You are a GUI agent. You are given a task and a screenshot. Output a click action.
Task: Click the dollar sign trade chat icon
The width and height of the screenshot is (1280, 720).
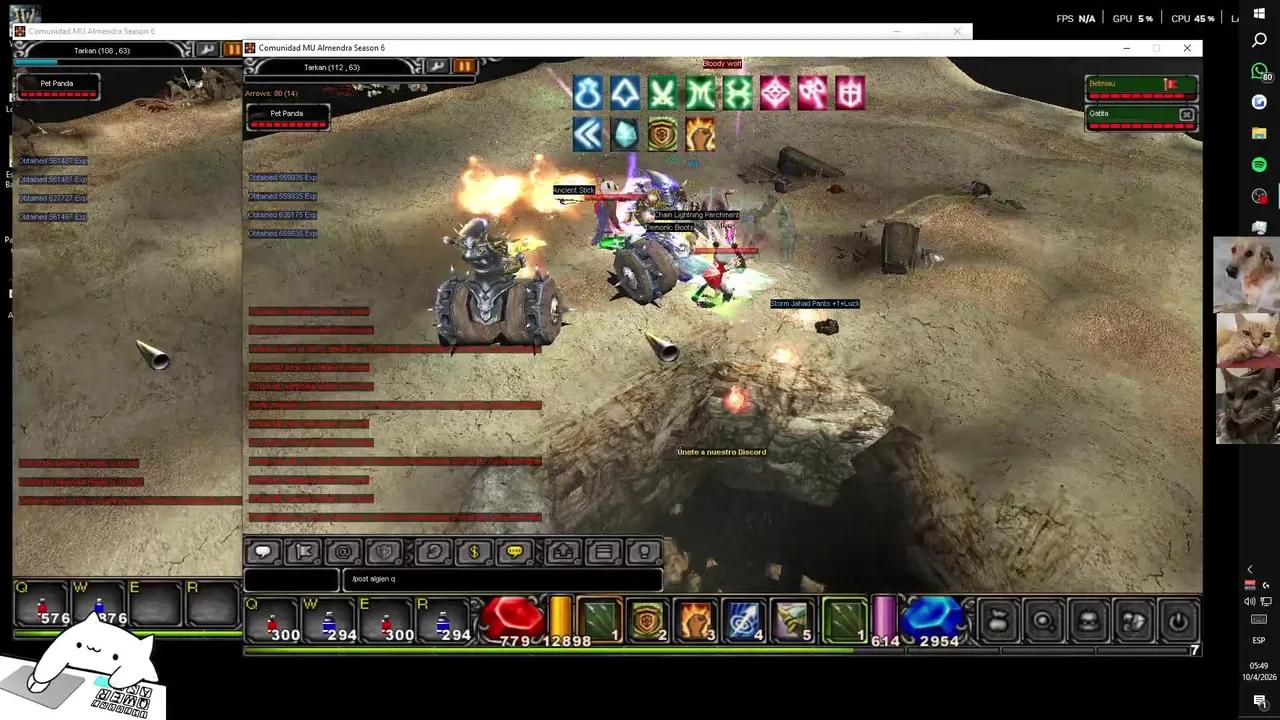tap(473, 551)
